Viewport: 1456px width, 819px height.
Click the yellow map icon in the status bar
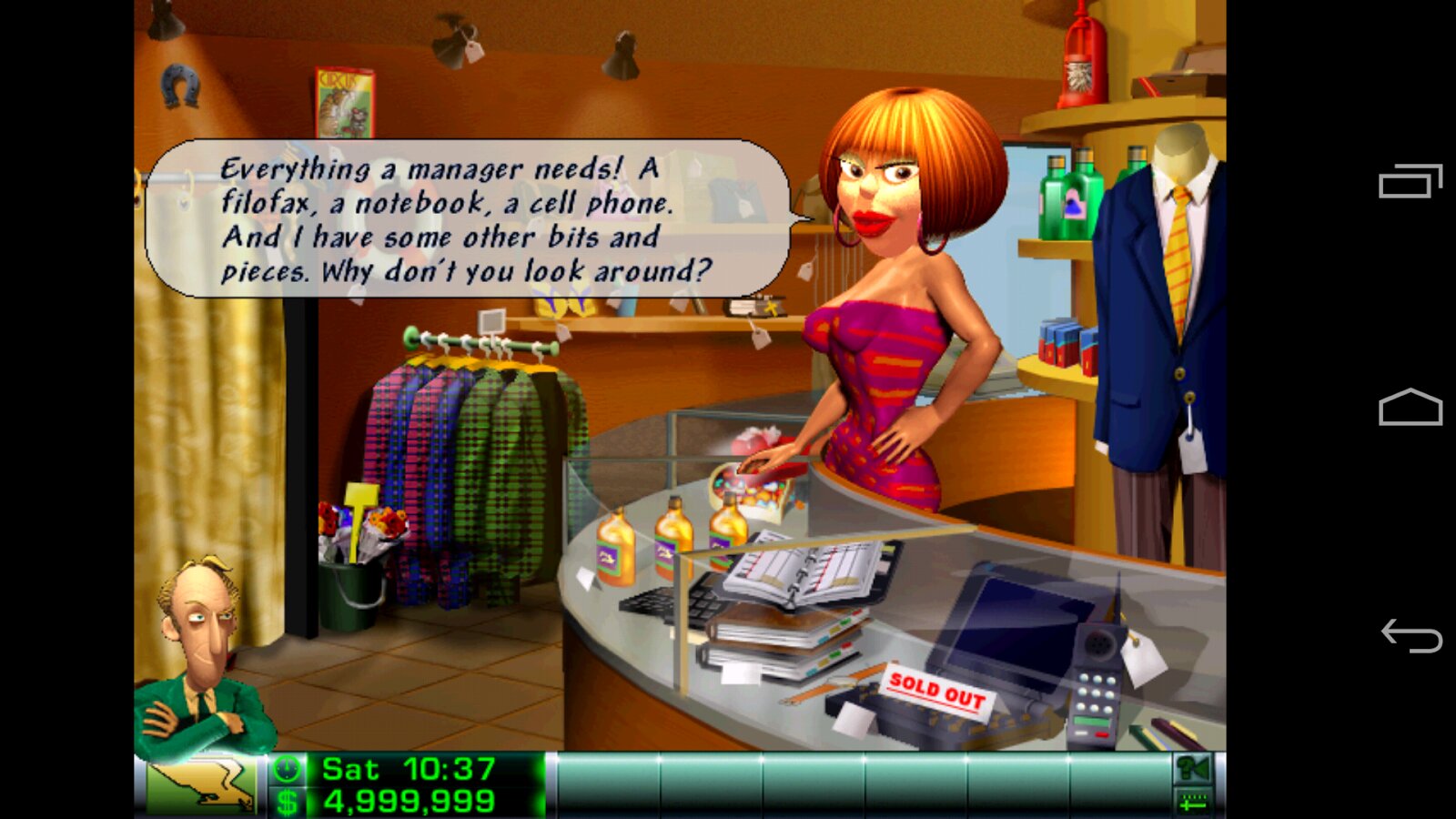tap(200, 784)
